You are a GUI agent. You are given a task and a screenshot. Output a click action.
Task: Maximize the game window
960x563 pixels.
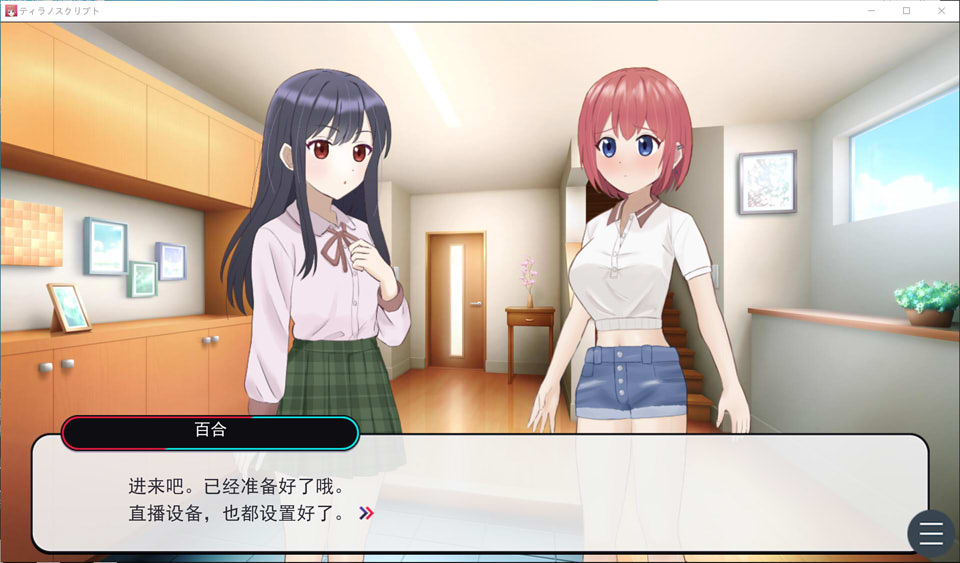coord(906,10)
